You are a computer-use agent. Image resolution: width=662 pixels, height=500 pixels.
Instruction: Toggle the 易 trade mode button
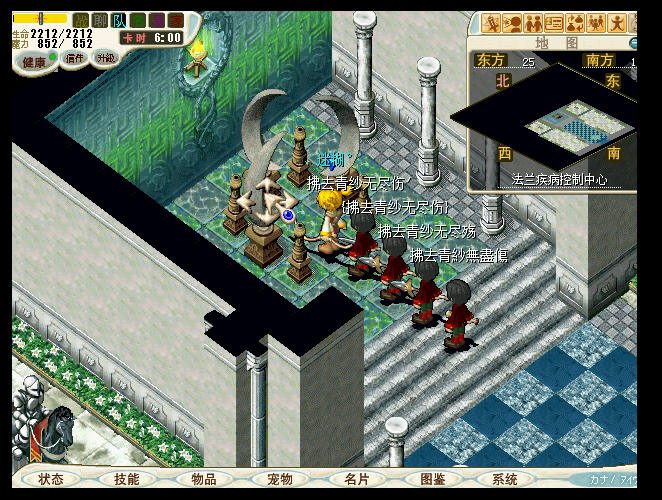157,20
